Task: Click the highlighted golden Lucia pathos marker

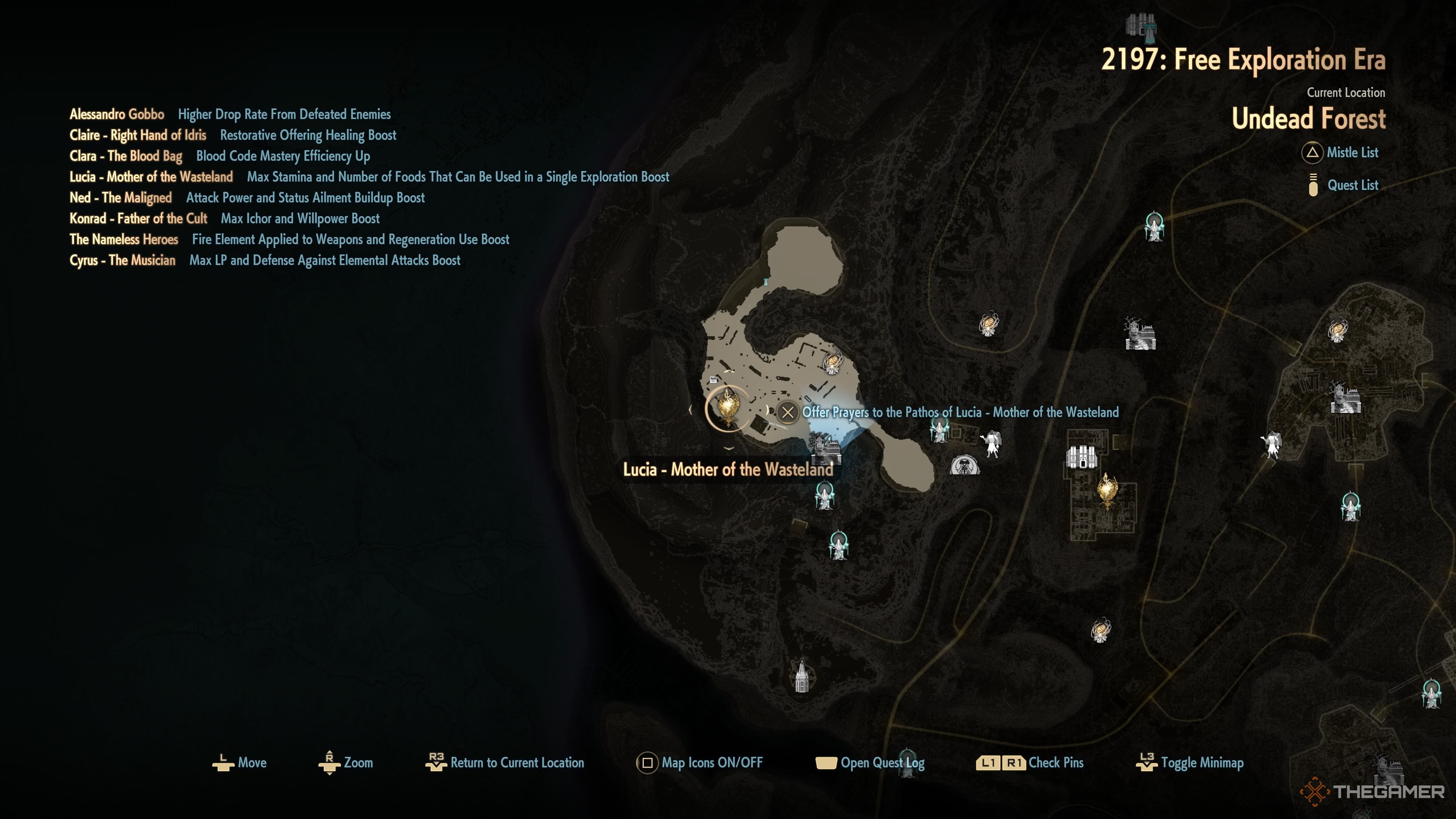Action: click(728, 407)
